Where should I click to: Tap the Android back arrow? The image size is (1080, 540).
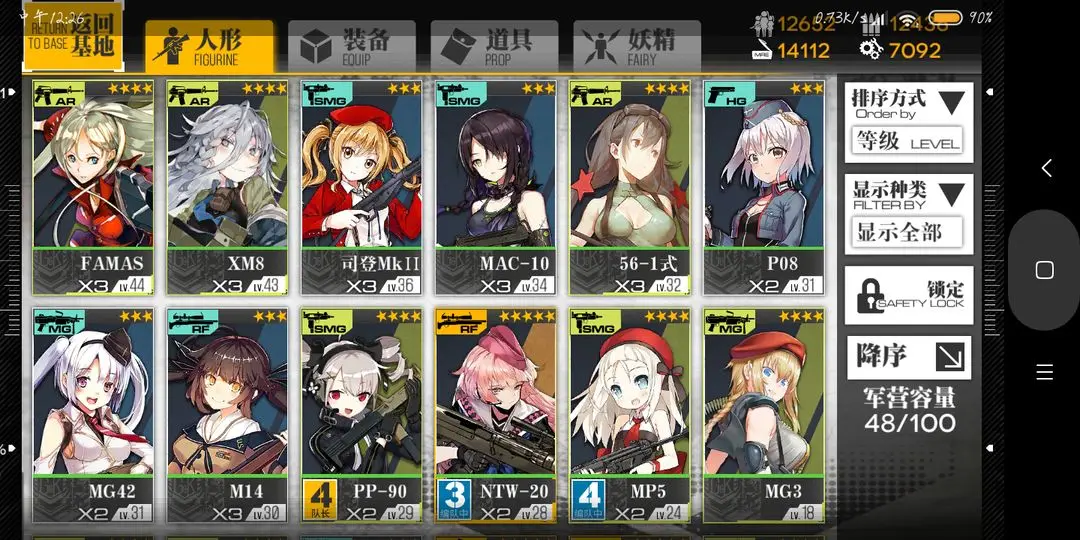[x=1046, y=168]
